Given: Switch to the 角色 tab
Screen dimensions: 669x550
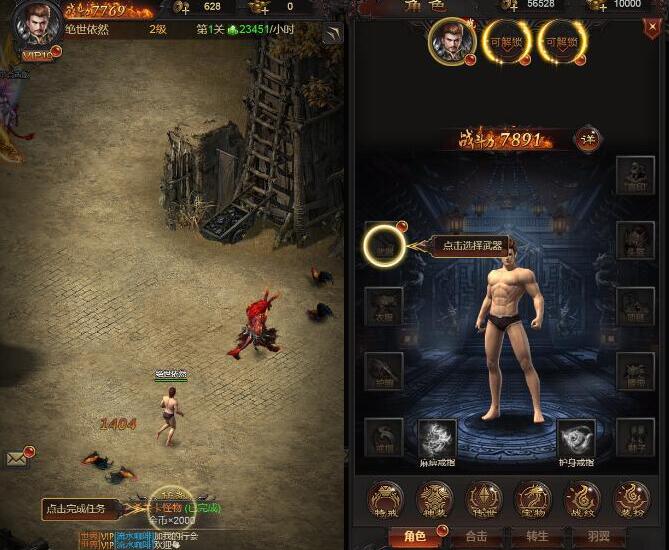Looking at the screenshot, I should [x=413, y=537].
